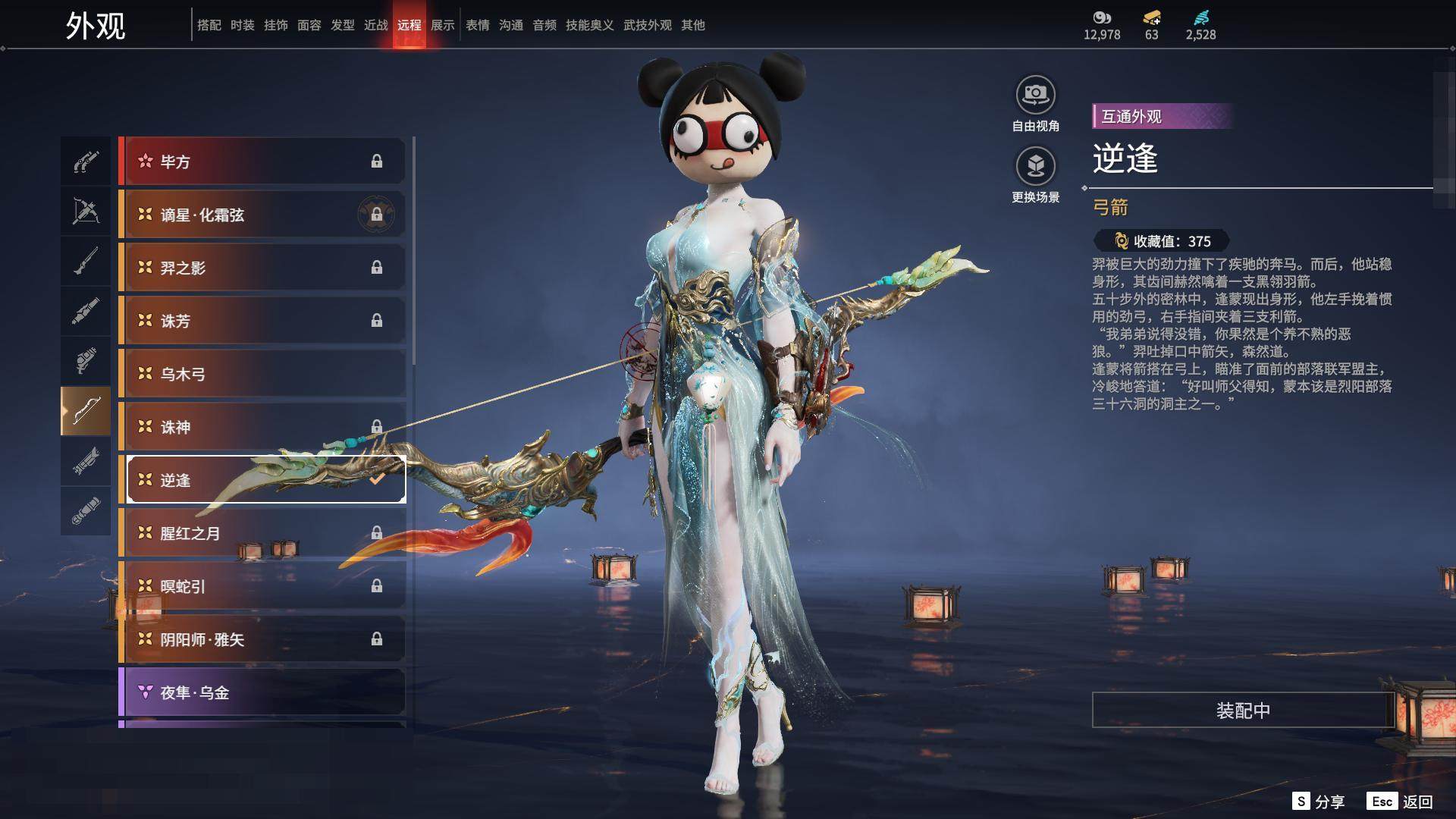The height and width of the screenshot is (819, 1456).
Task: Switch to the 武技外观 tab
Action: pyautogui.click(x=647, y=25)
